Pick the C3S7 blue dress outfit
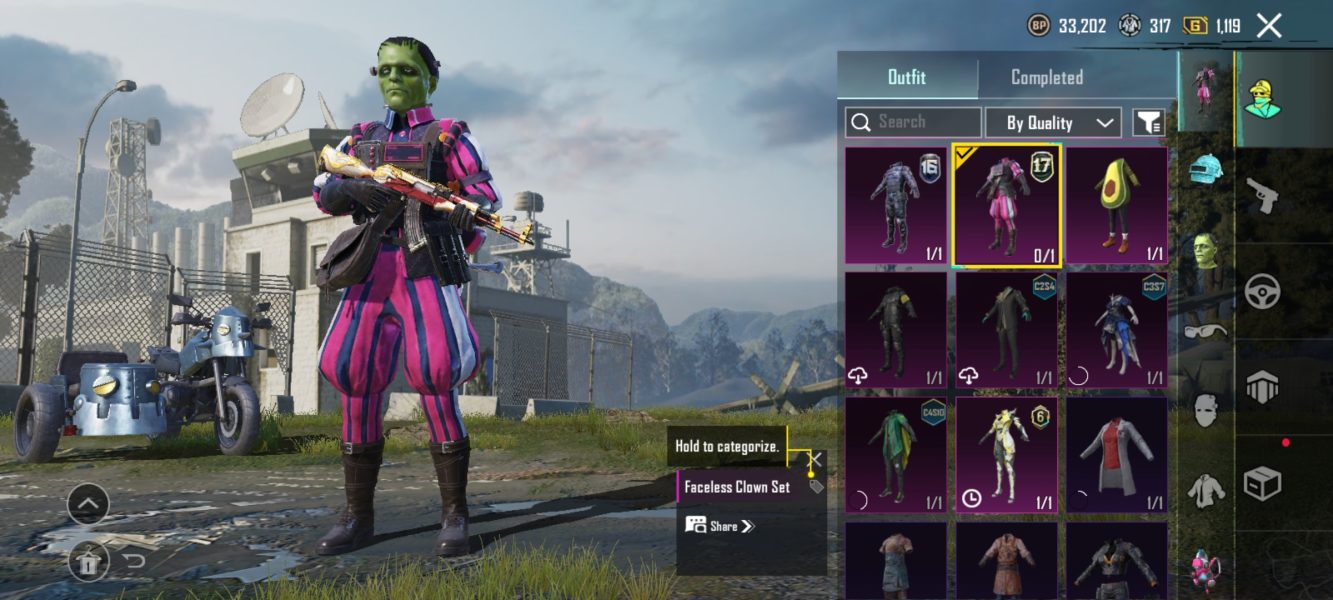 tap(1116, 330)
